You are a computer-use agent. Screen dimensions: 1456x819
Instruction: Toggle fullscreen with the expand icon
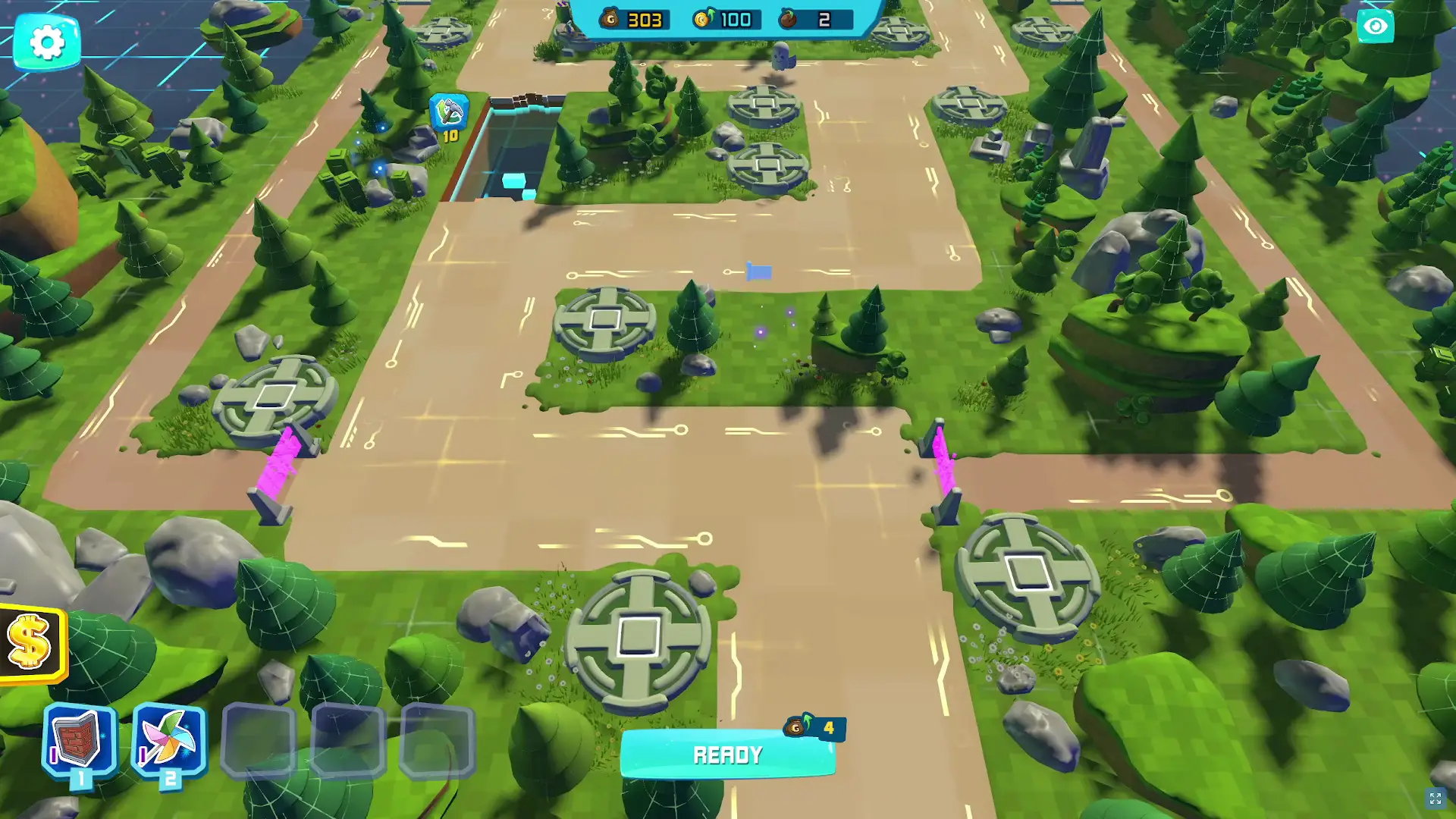pos(1434,797)
